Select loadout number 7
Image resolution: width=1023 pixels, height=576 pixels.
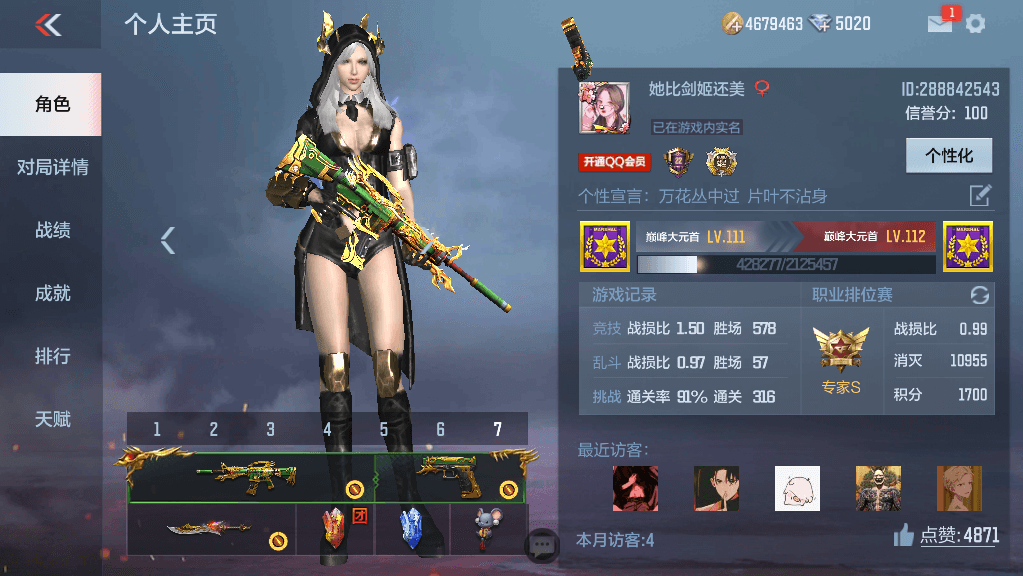tap(497, 430)
